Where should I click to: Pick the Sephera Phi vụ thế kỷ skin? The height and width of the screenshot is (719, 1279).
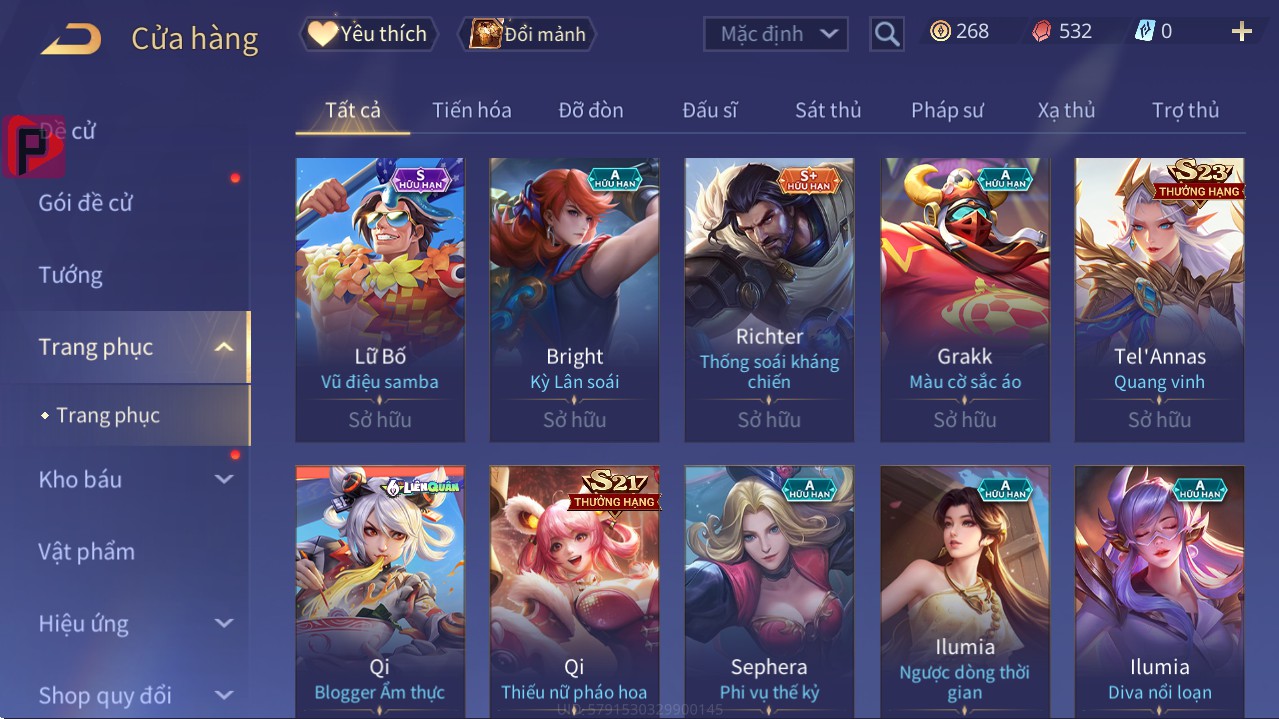pos(769,592)
